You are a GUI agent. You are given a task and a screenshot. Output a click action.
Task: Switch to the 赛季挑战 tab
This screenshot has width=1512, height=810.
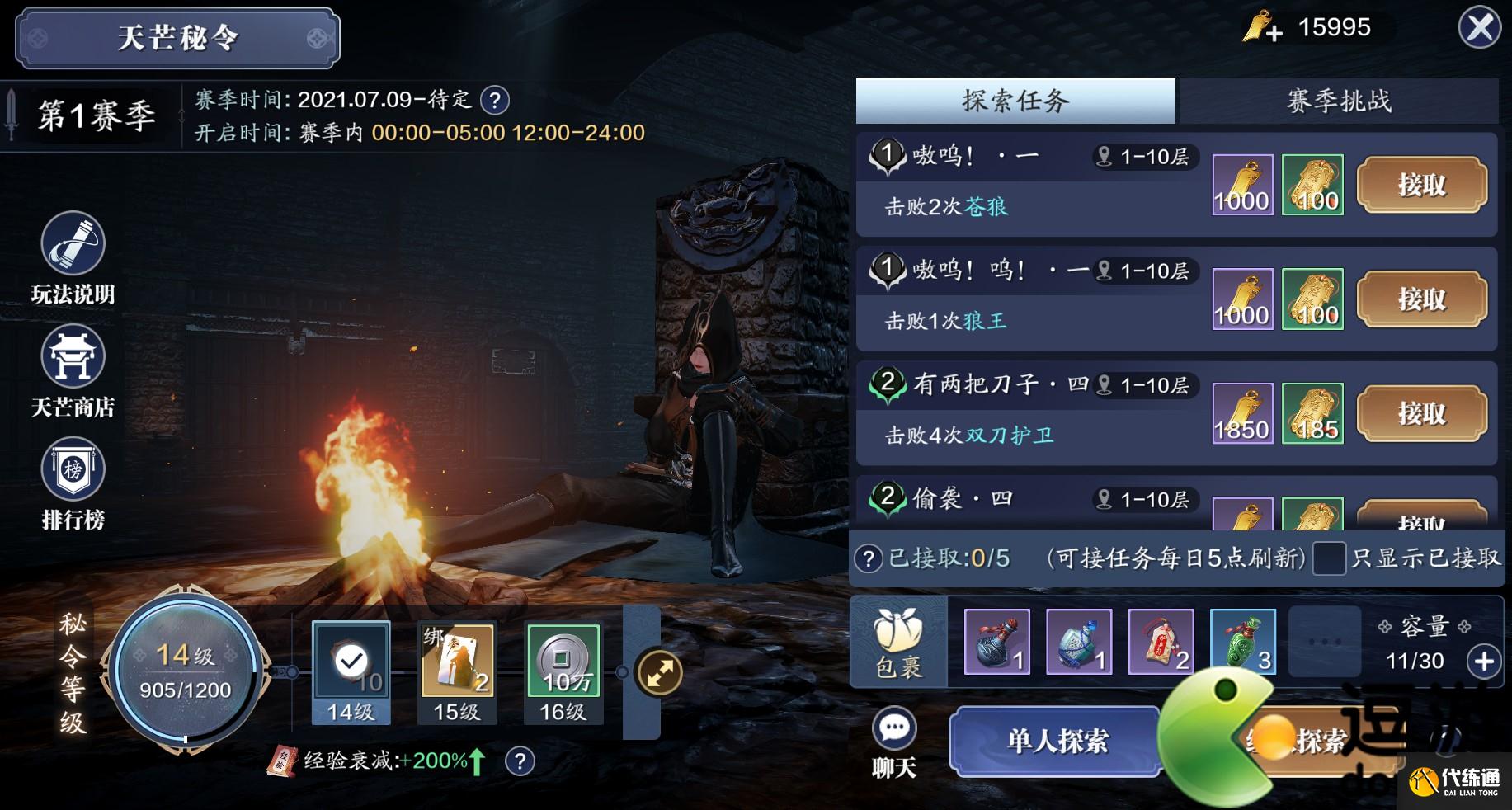click(1338, 101)
